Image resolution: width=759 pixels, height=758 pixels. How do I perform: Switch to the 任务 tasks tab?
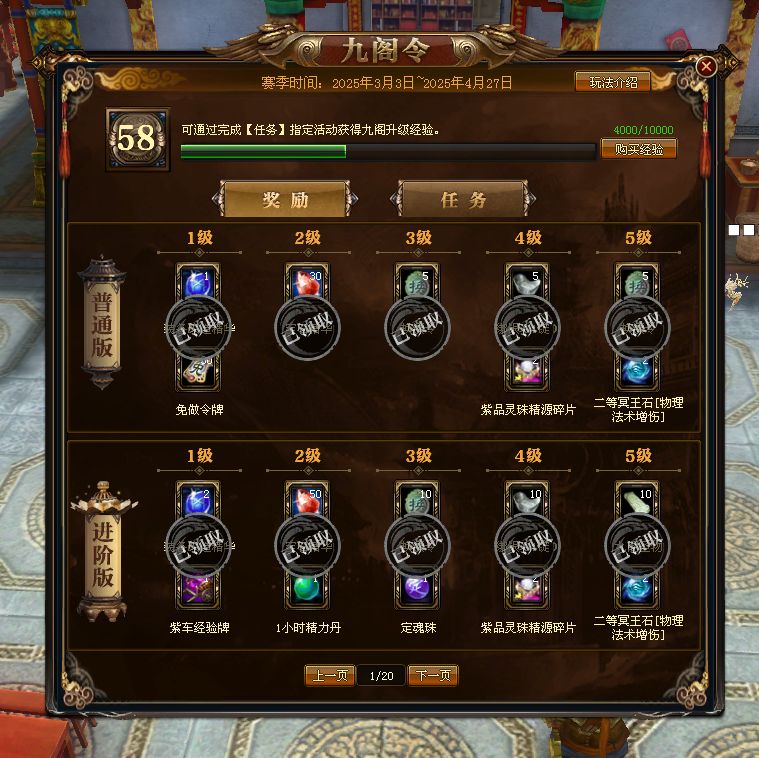coord(462,199)
